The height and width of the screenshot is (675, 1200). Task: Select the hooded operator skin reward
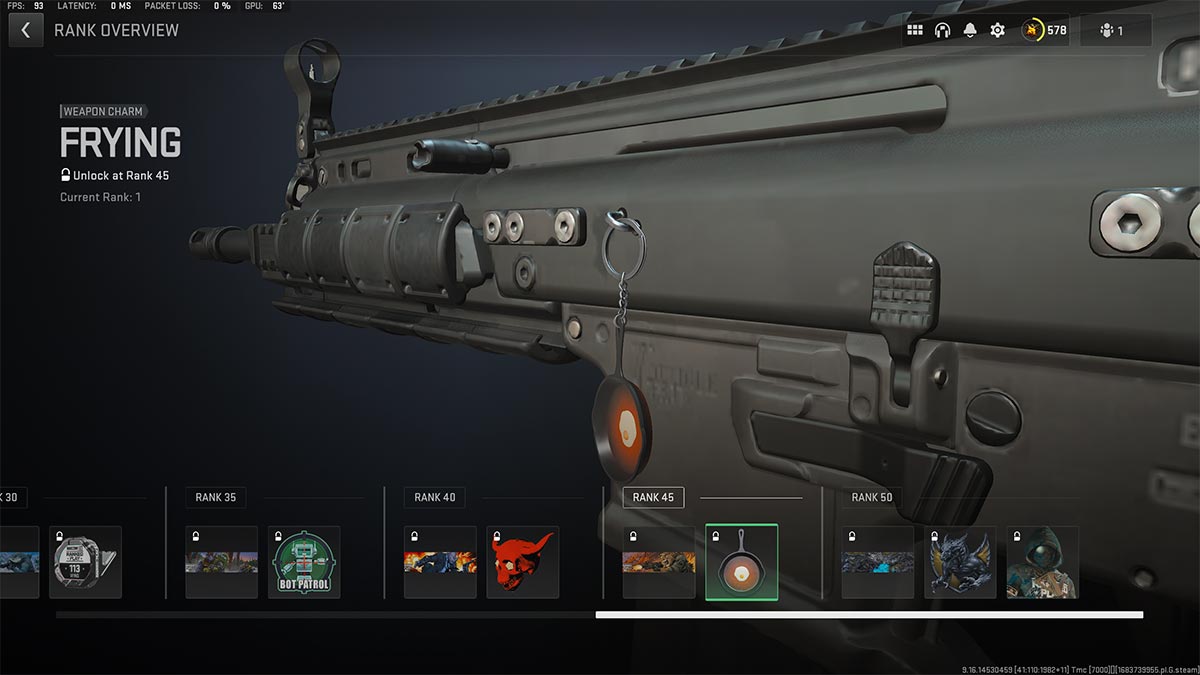tap(1042, 562)
